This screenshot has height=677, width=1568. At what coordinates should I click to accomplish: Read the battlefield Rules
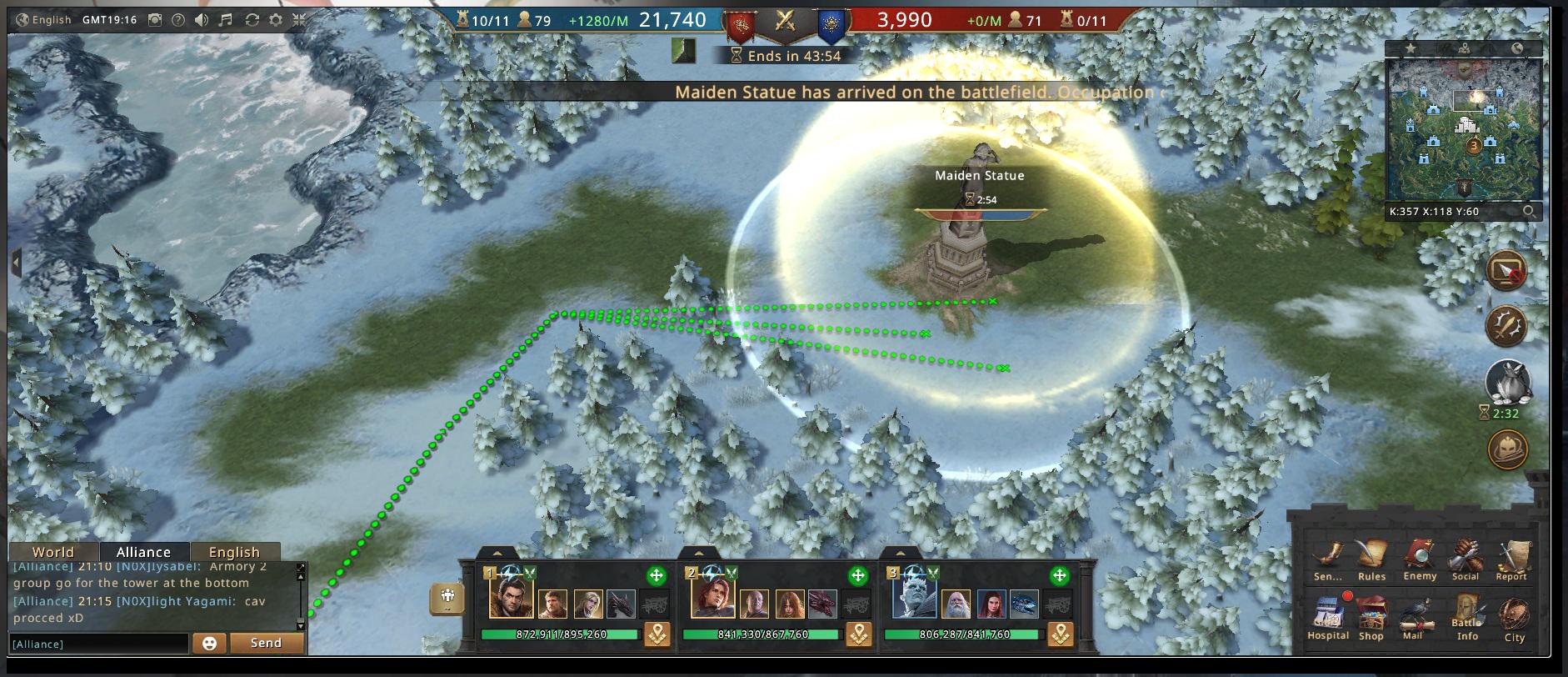(1371, 558)
